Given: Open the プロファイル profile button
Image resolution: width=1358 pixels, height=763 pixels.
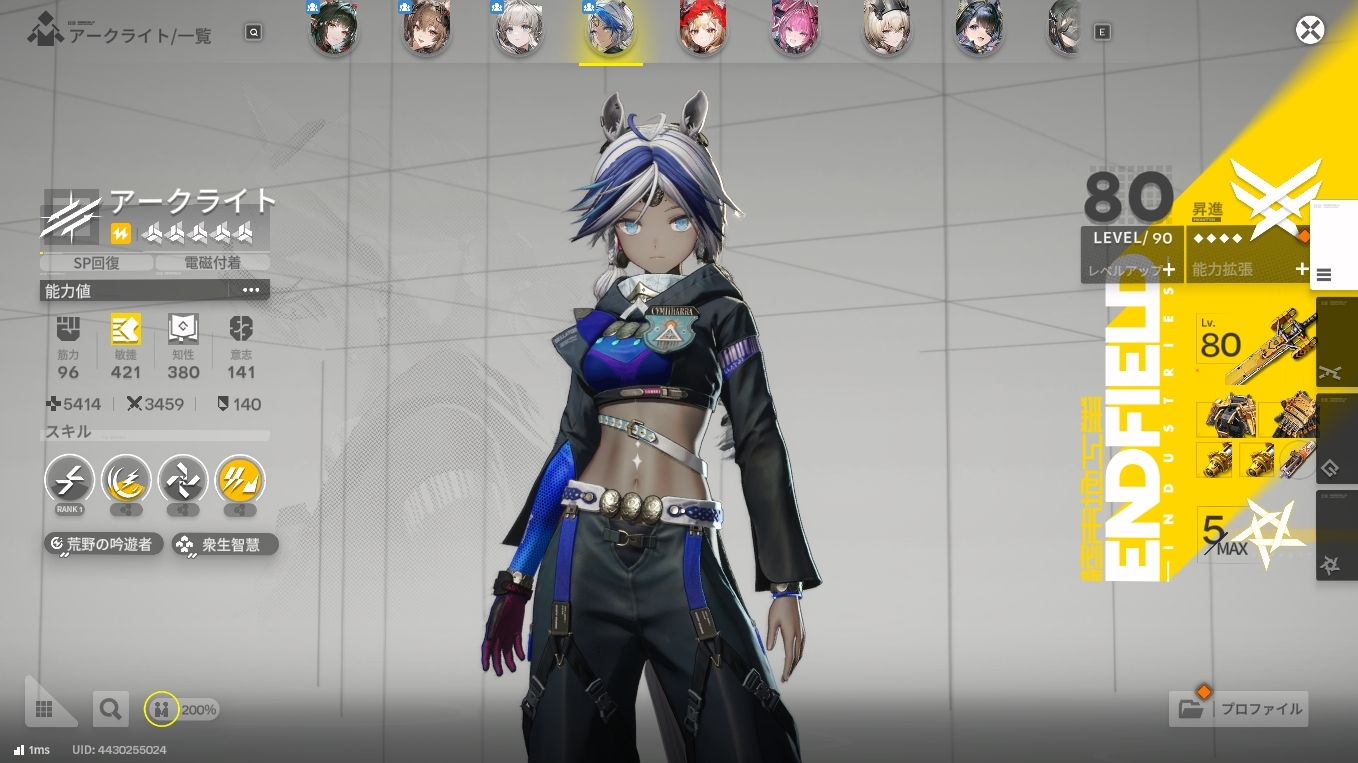Looking at the screenshot, I should click(1239, 709).
